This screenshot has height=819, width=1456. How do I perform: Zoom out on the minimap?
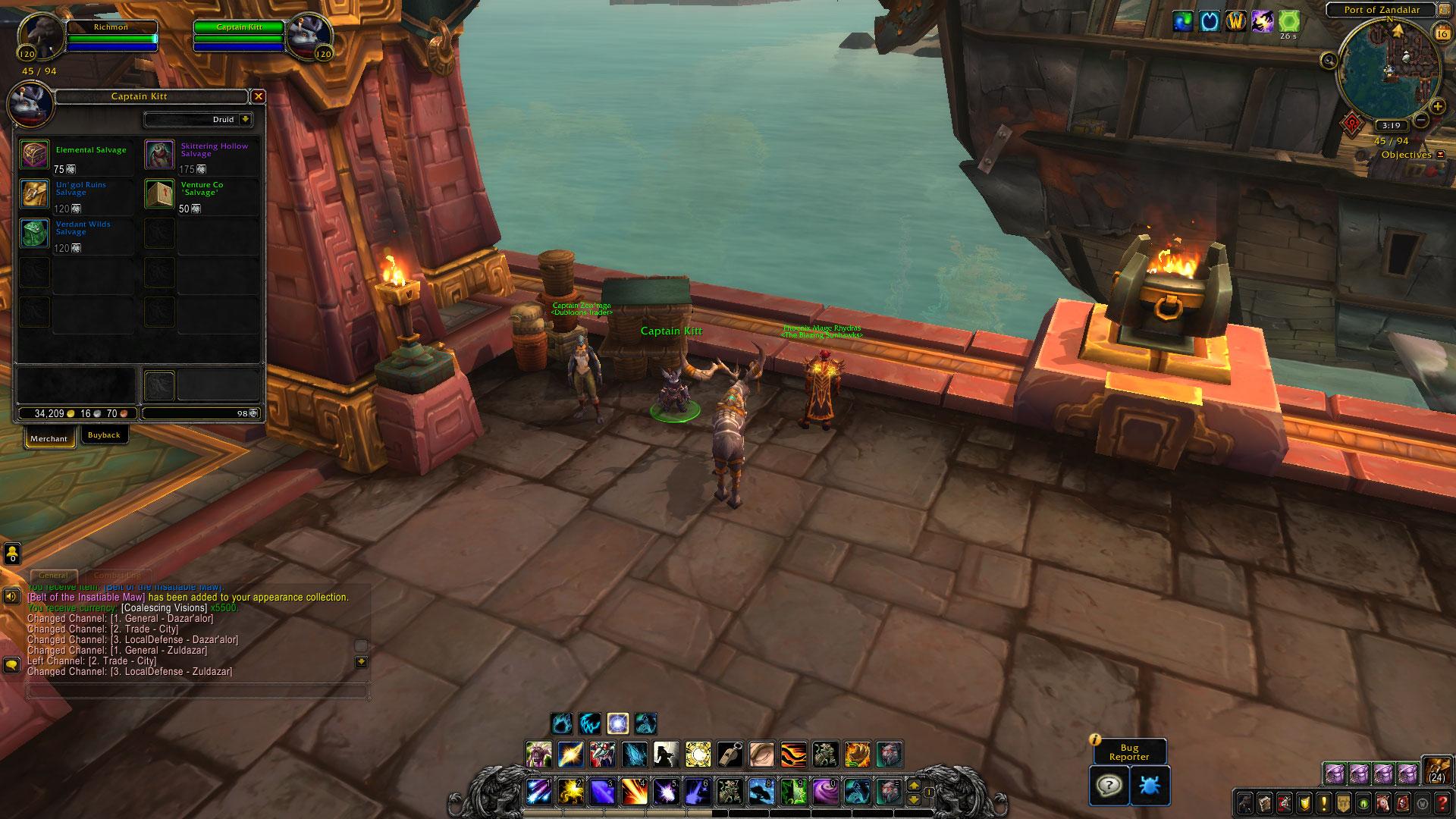coord(1422,120)
